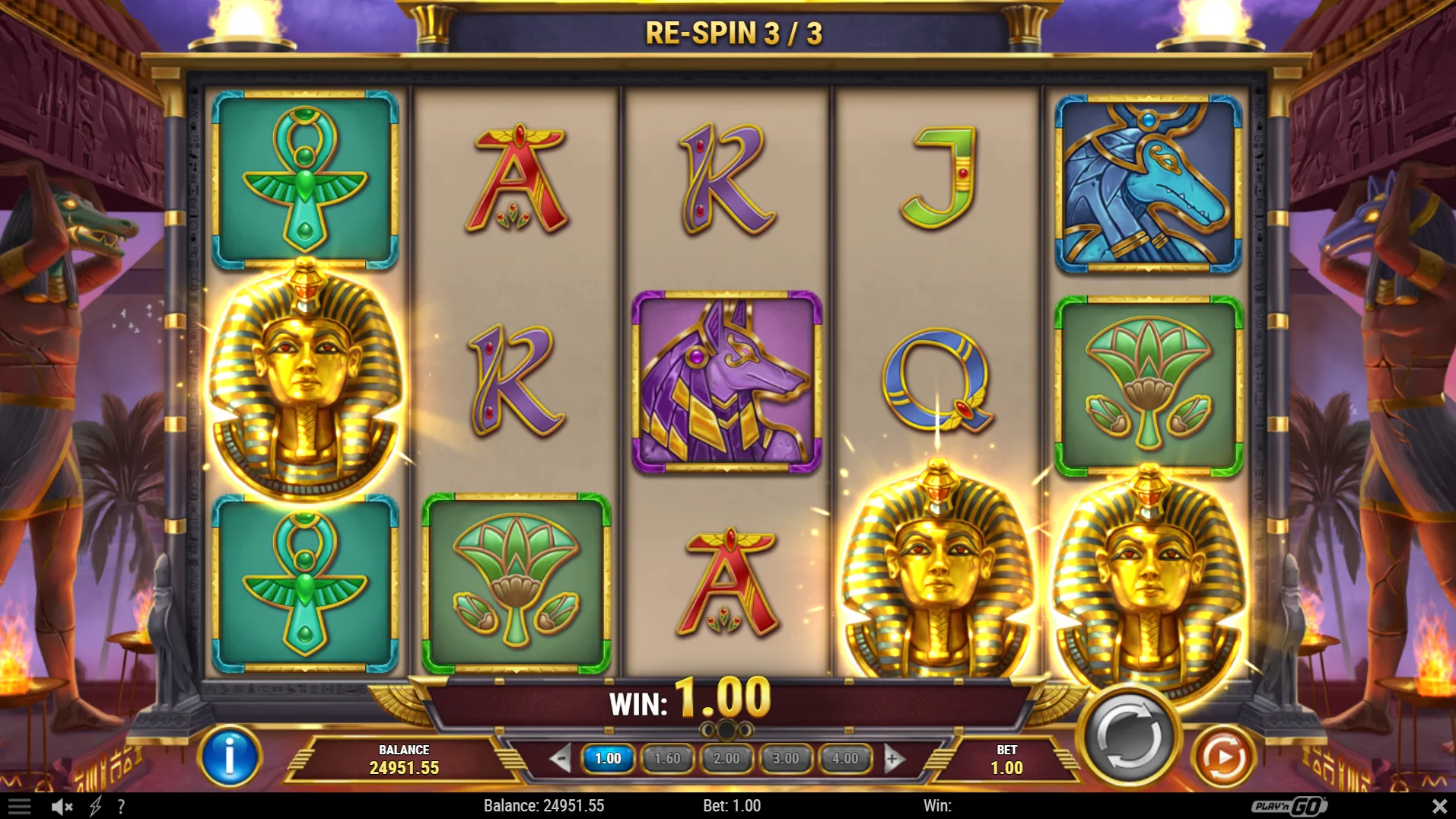The image size is (1456, 819).
Task: Decrease bet with the left arrow
Action: click(x=561, y=758)
